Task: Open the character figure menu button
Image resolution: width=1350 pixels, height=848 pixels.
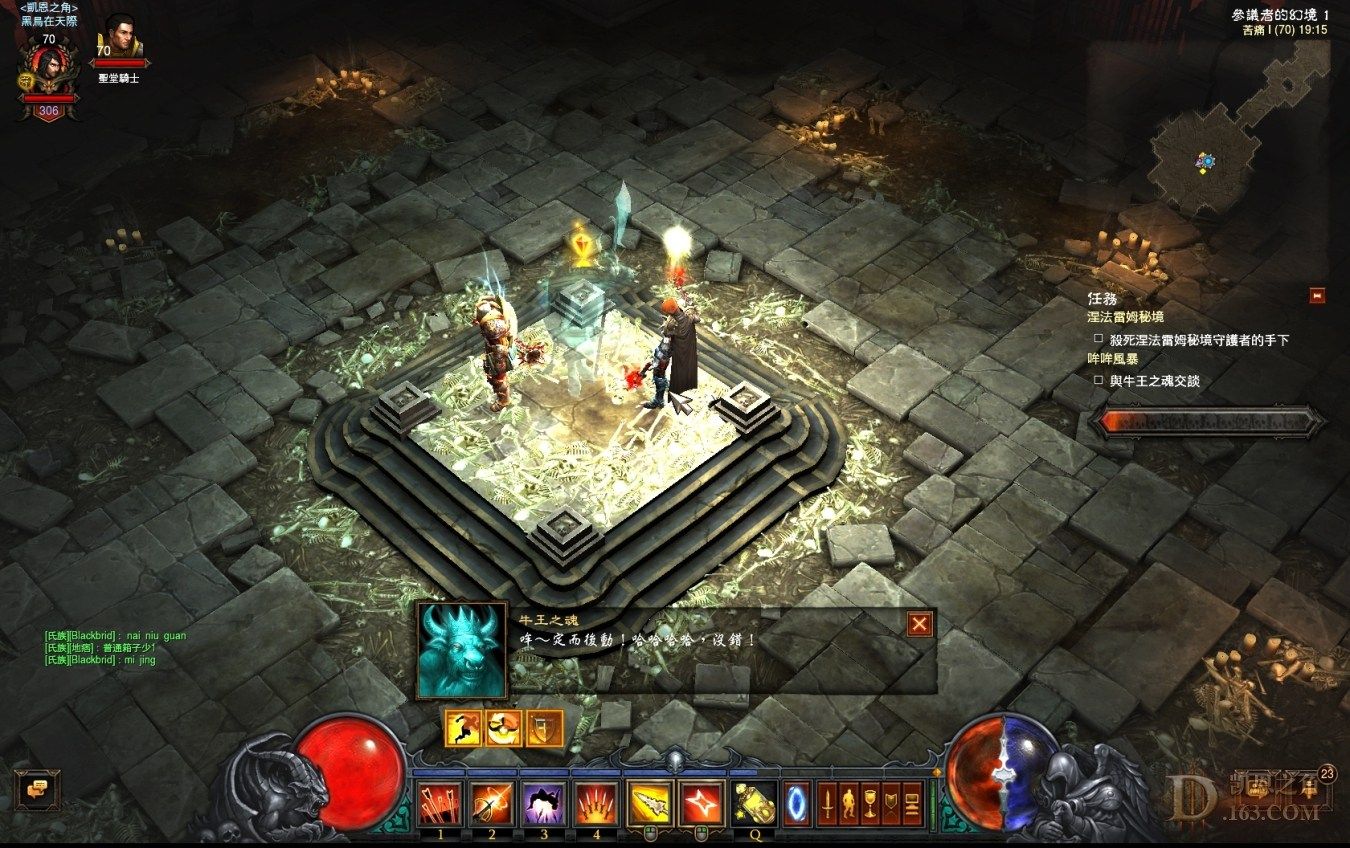Action: click(x=849, y=804)
